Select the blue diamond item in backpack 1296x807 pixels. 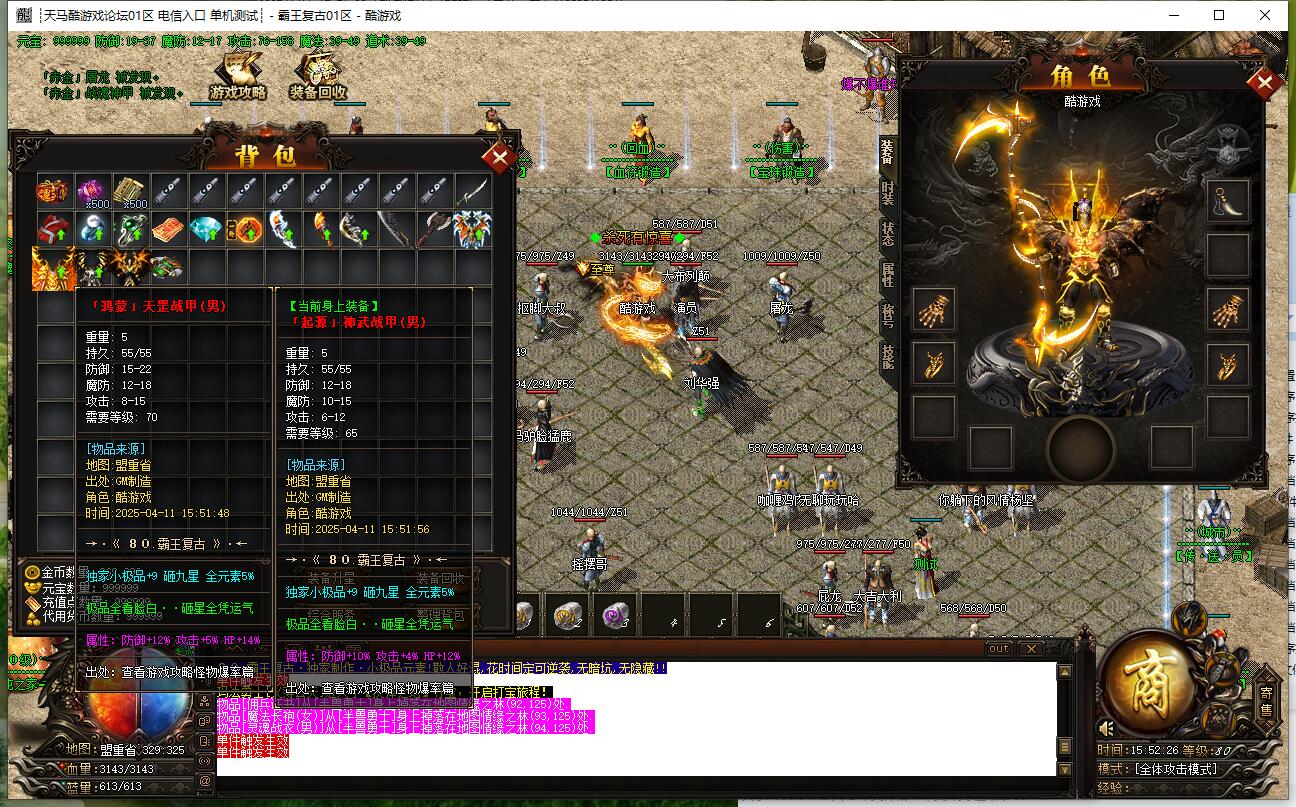coord(206,229)
